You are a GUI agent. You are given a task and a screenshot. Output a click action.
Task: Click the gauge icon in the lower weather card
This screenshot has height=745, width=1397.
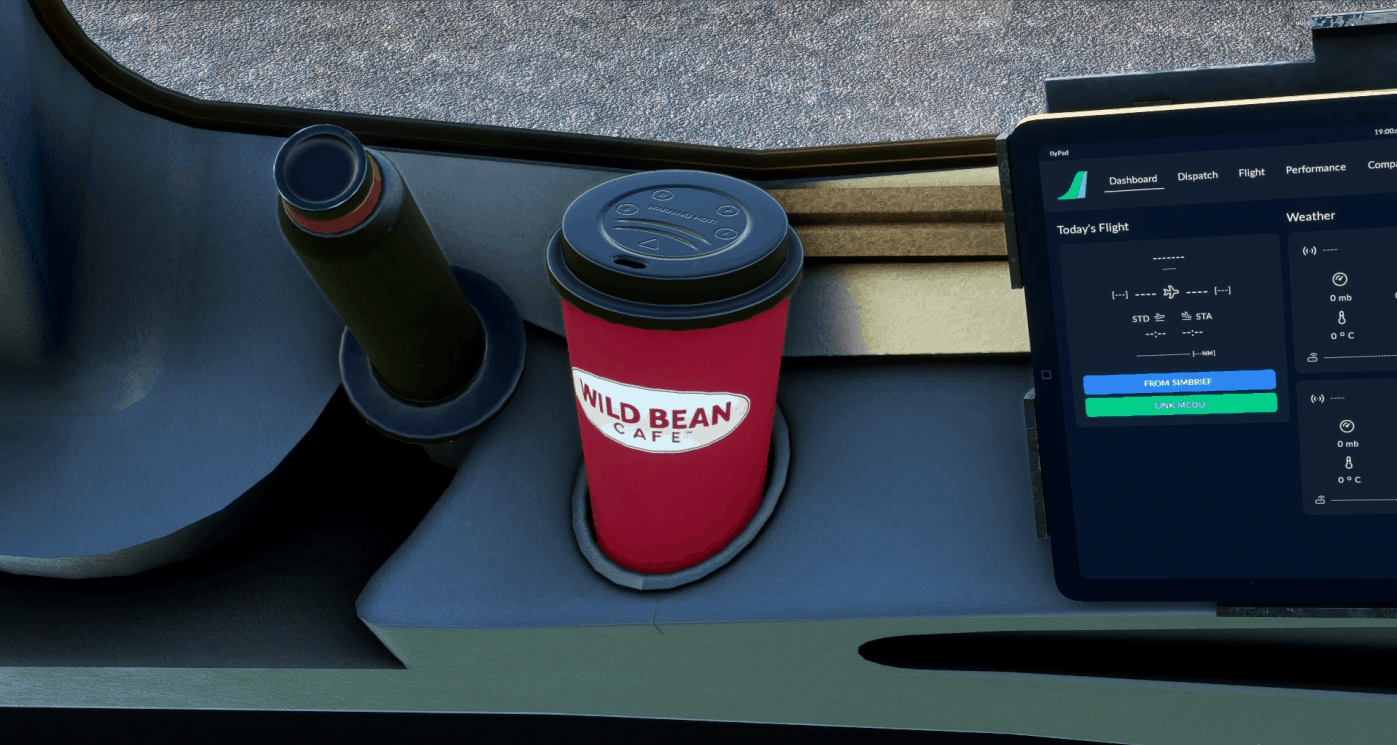(x=1348, y=427)
